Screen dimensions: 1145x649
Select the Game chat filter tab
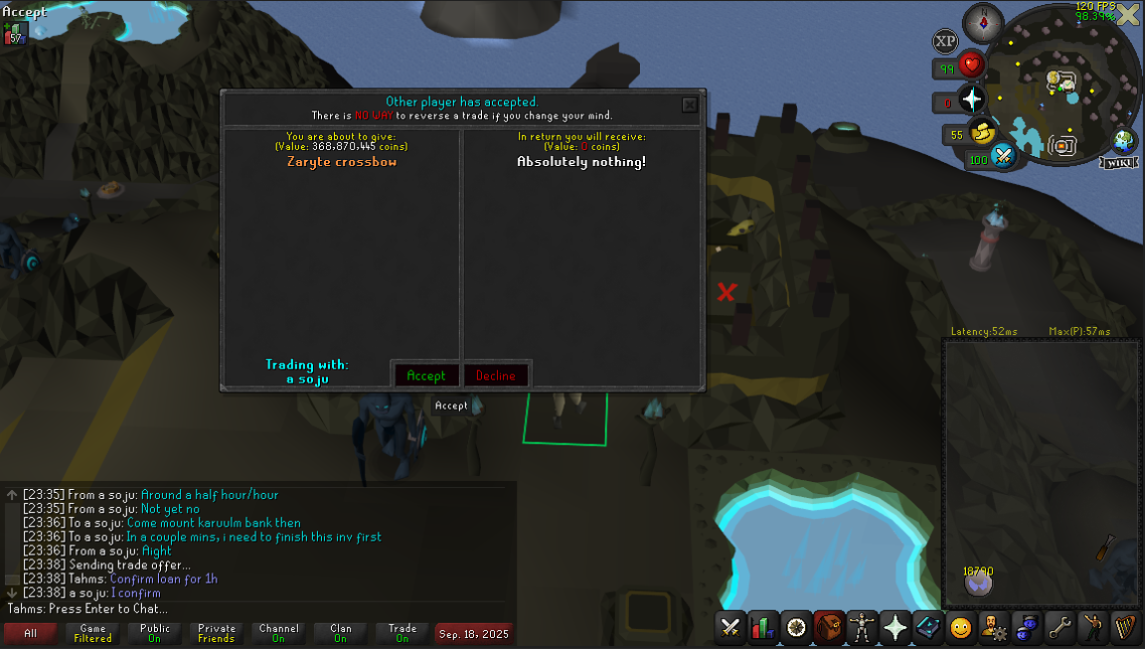pos(93,633)
